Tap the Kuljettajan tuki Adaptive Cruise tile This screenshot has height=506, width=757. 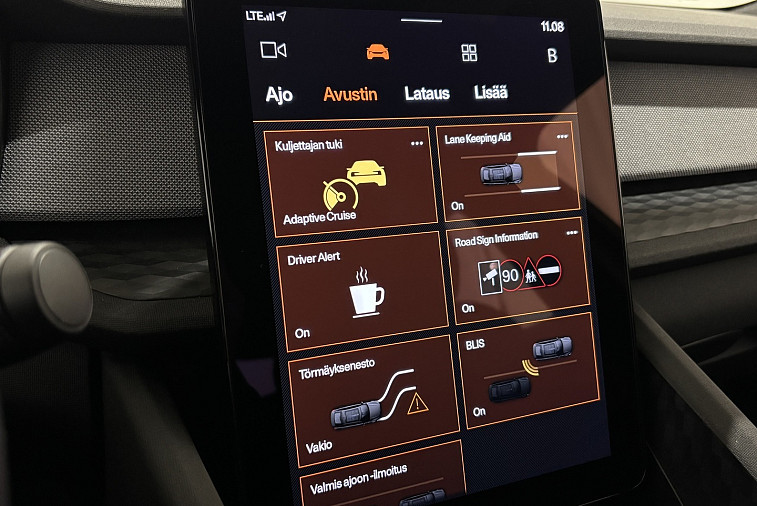(349, 180)
